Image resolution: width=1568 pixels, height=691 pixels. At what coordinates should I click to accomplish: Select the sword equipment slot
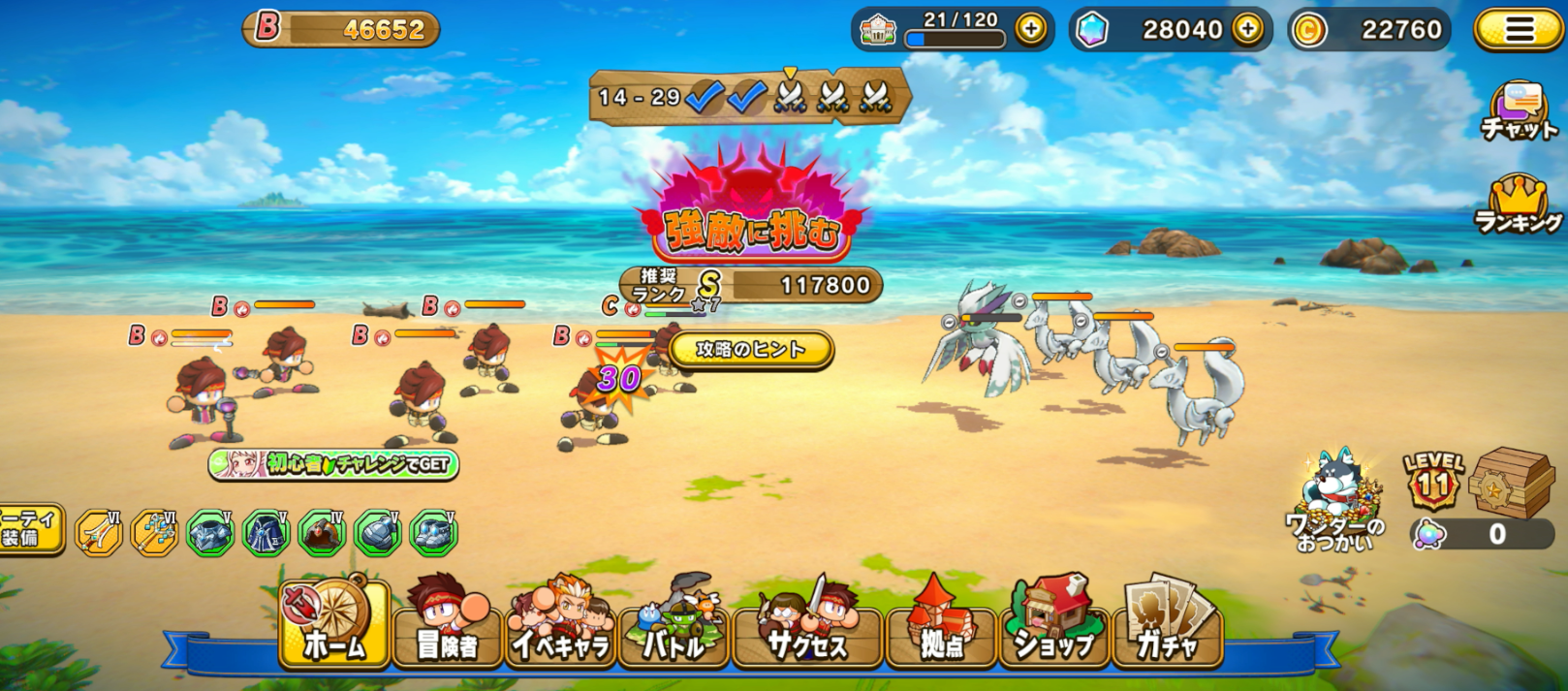pos(99,533)
